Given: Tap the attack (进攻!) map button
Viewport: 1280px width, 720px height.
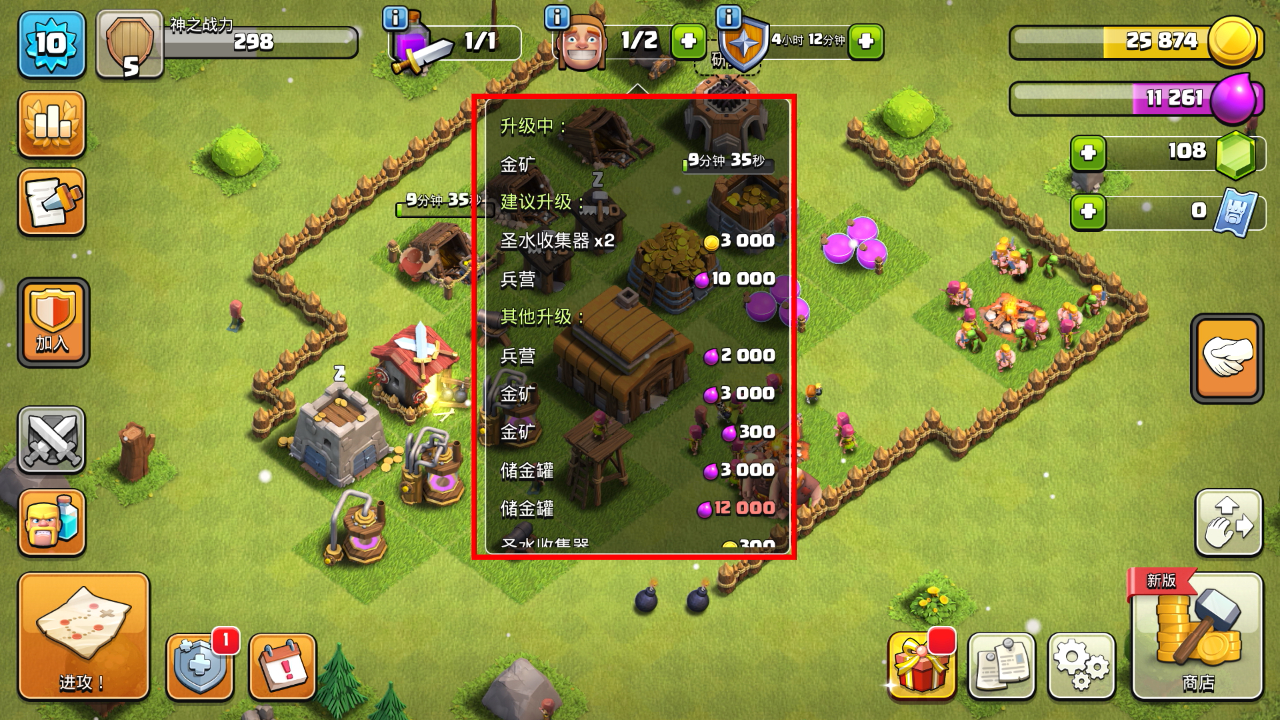Looking at the screenshot, I should [83, 636].
